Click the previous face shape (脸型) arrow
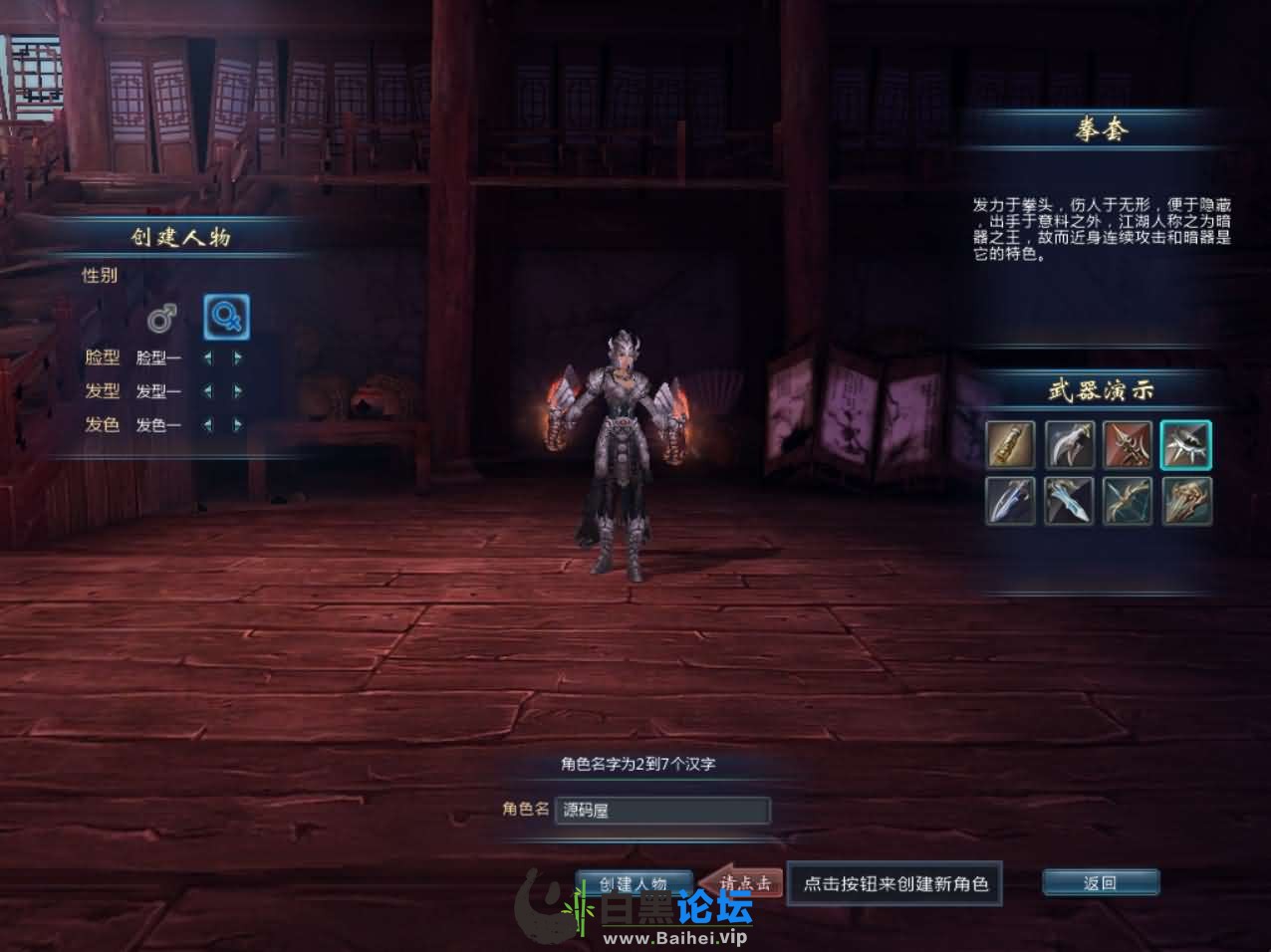 click(x=208, y=358)
